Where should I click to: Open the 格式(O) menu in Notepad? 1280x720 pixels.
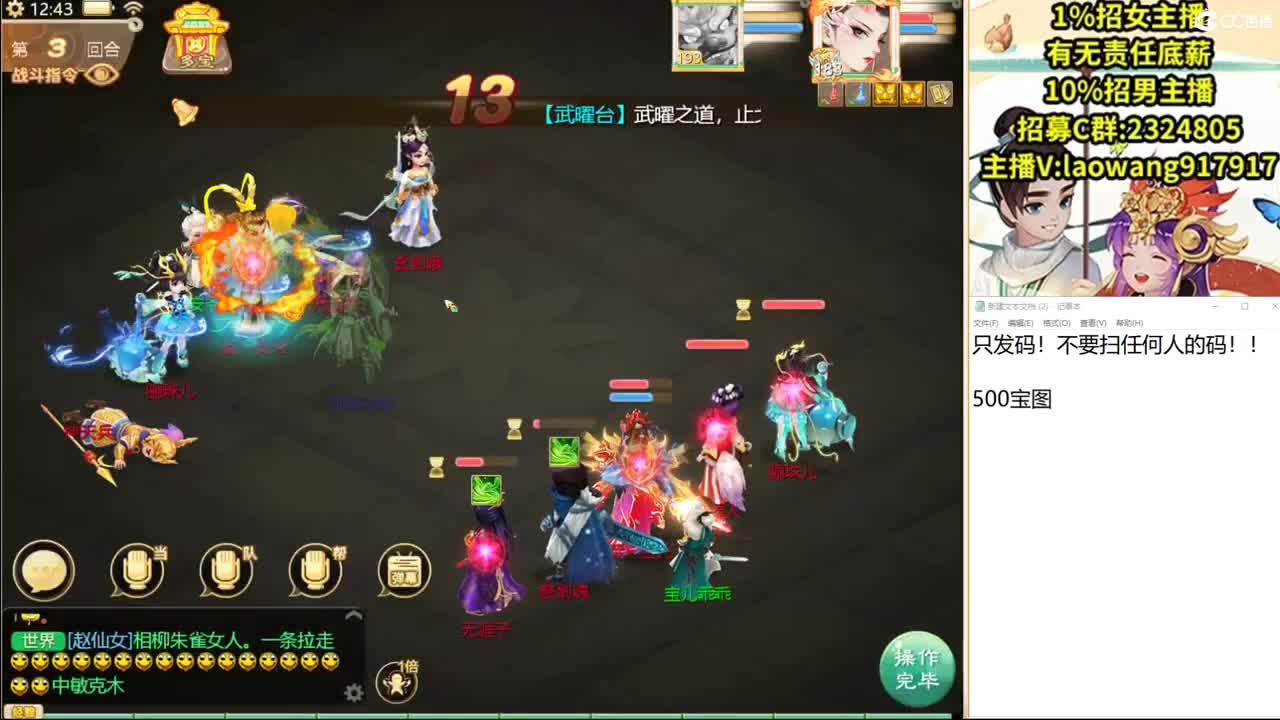[x=1056, y=323]
